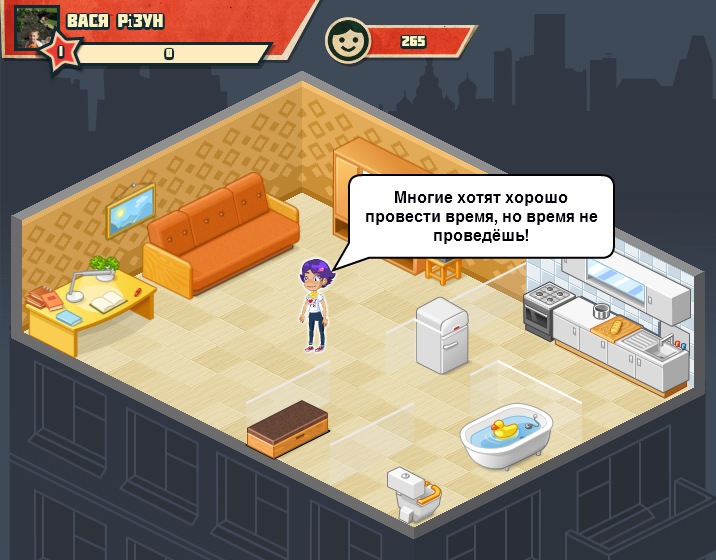Open the Вася Різун player name banner

(x=115, y=21)
